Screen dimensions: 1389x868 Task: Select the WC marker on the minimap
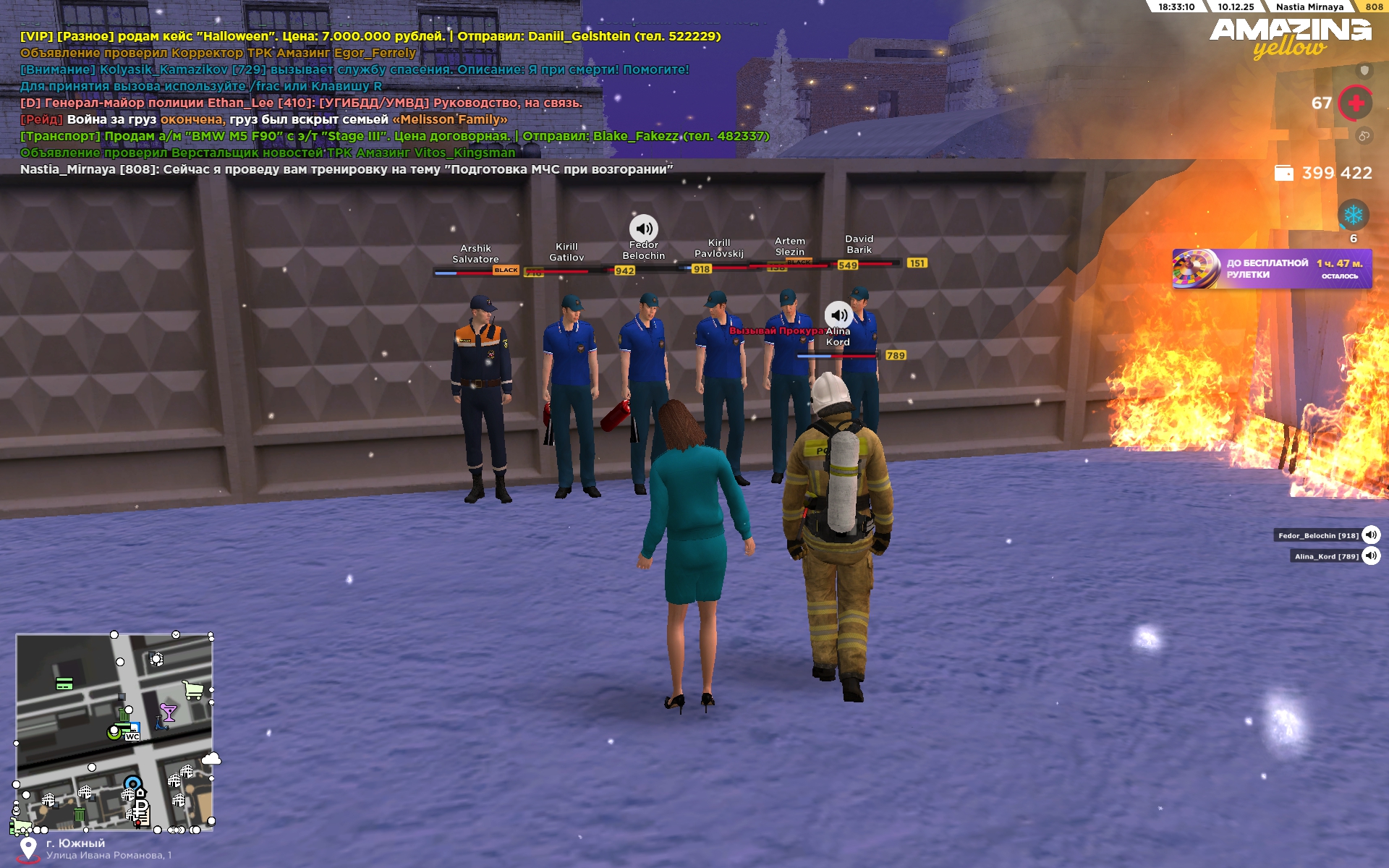tap(132, 736)
